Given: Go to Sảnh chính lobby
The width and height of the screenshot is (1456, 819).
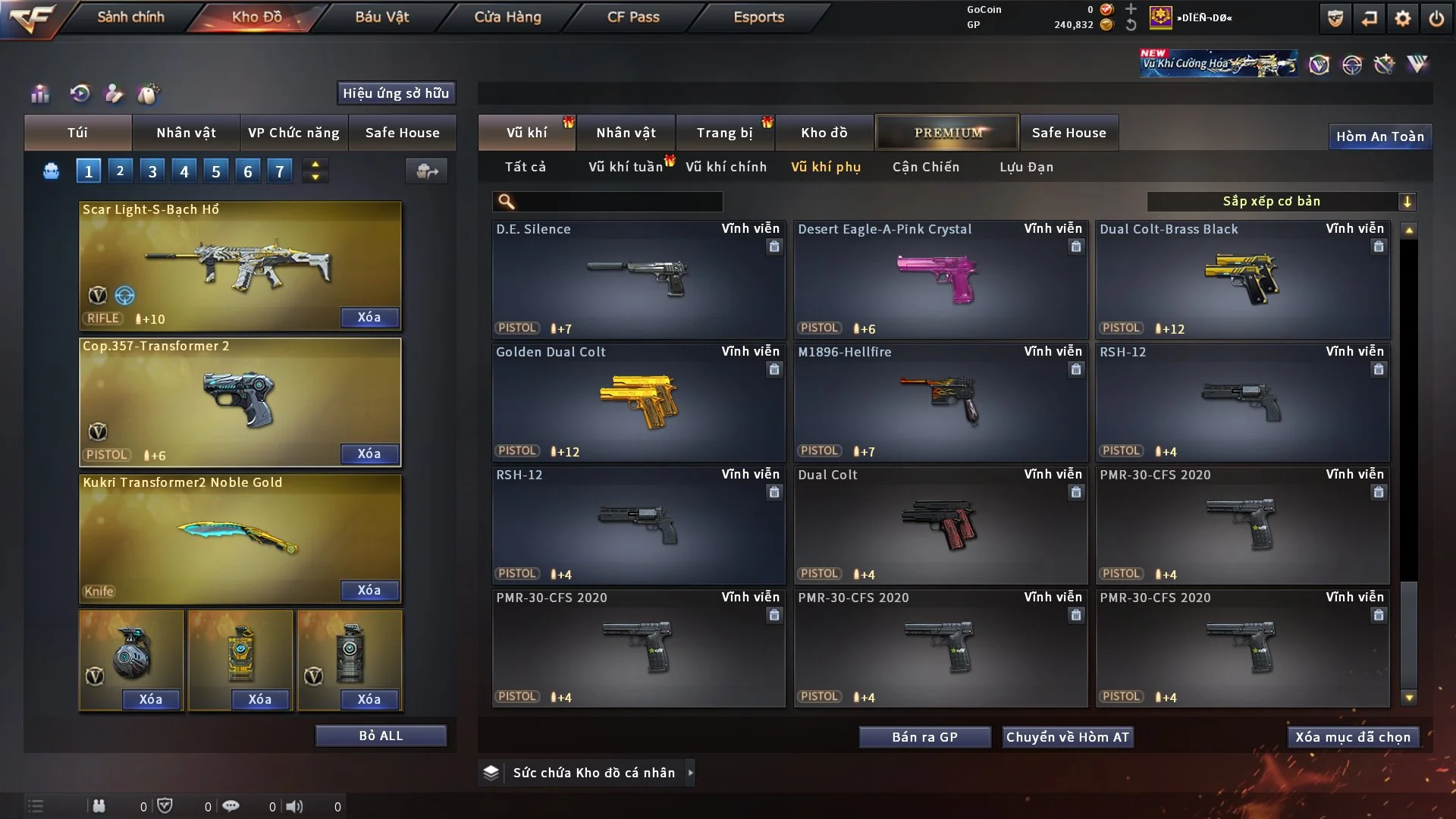Looking at the screenshot, I should [130, 17].
